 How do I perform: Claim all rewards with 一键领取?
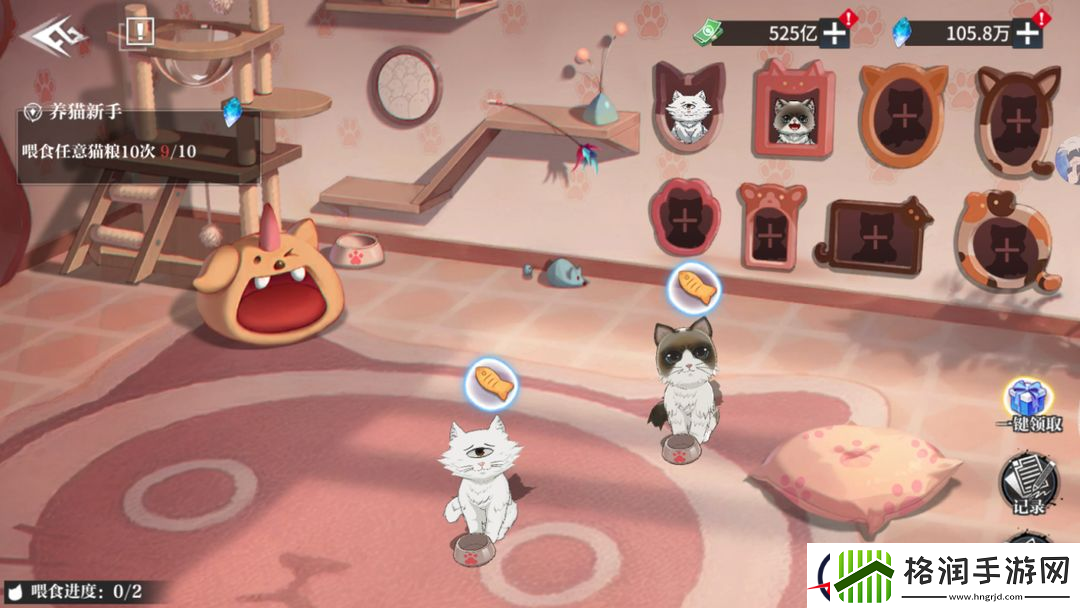(x=1027, y=406)
